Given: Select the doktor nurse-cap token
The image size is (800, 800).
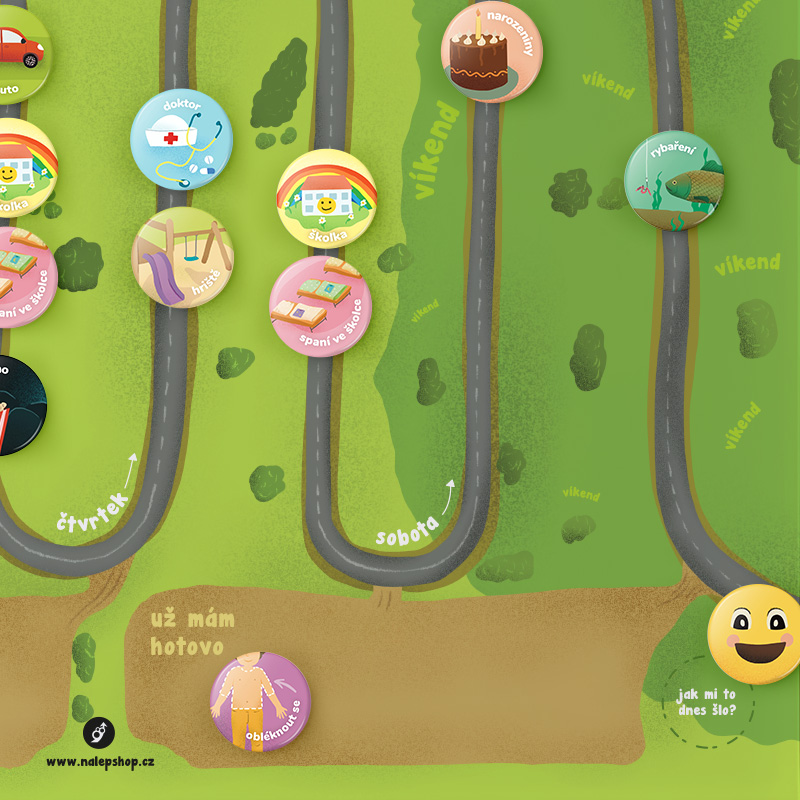Looking at the screenshot, I should [181, 139].
